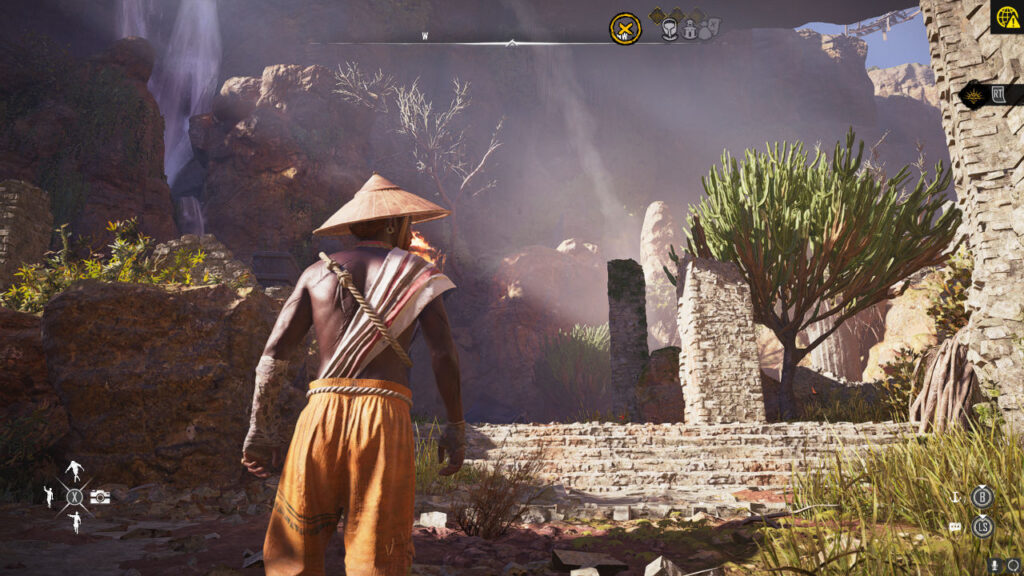
Task: Choose the pointing emote figure at the bottom
Action: 75,521
